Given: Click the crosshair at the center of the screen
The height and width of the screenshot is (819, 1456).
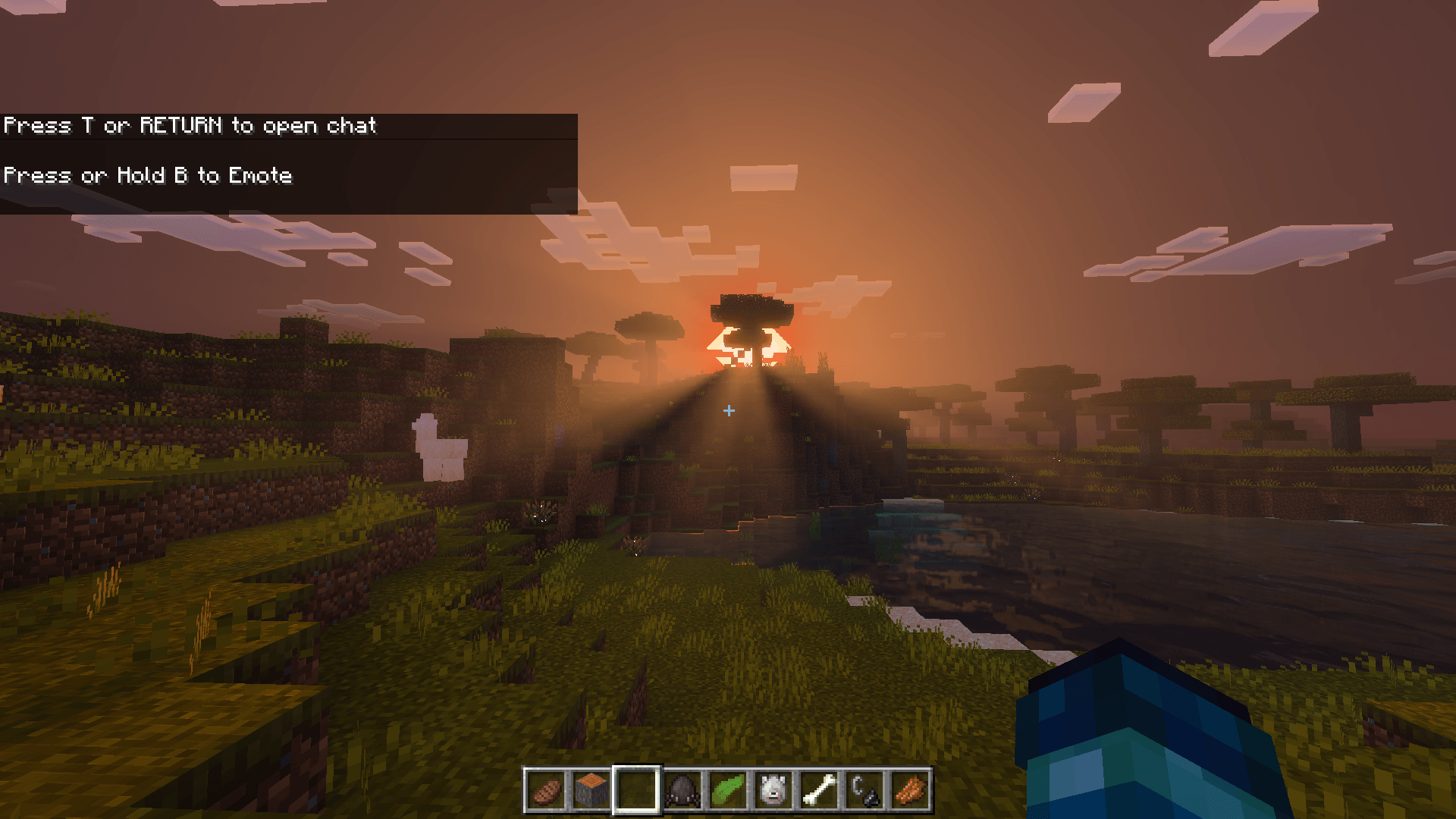Looking at the screenshot, I should tap(728, 409).
